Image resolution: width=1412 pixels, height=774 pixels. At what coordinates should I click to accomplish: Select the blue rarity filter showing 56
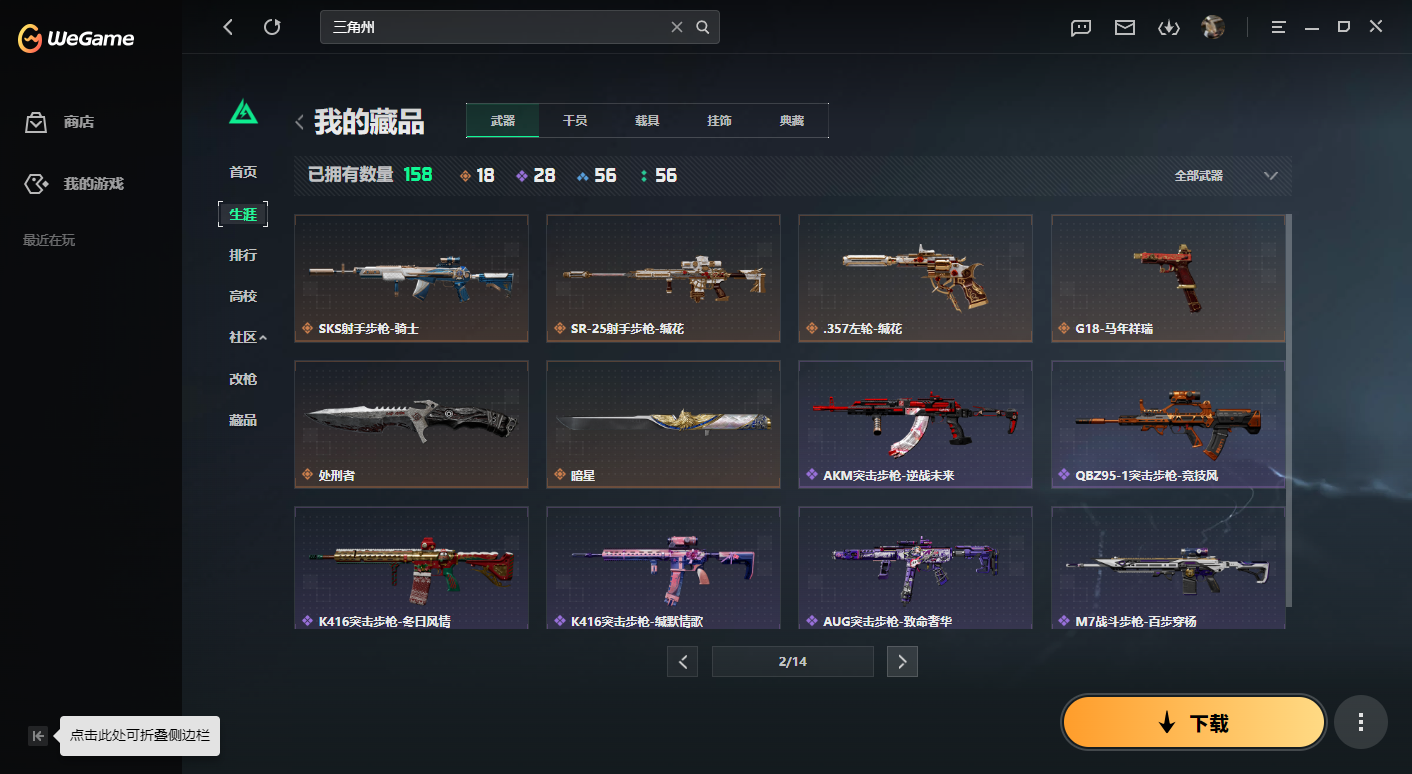[x=596, y=175]
